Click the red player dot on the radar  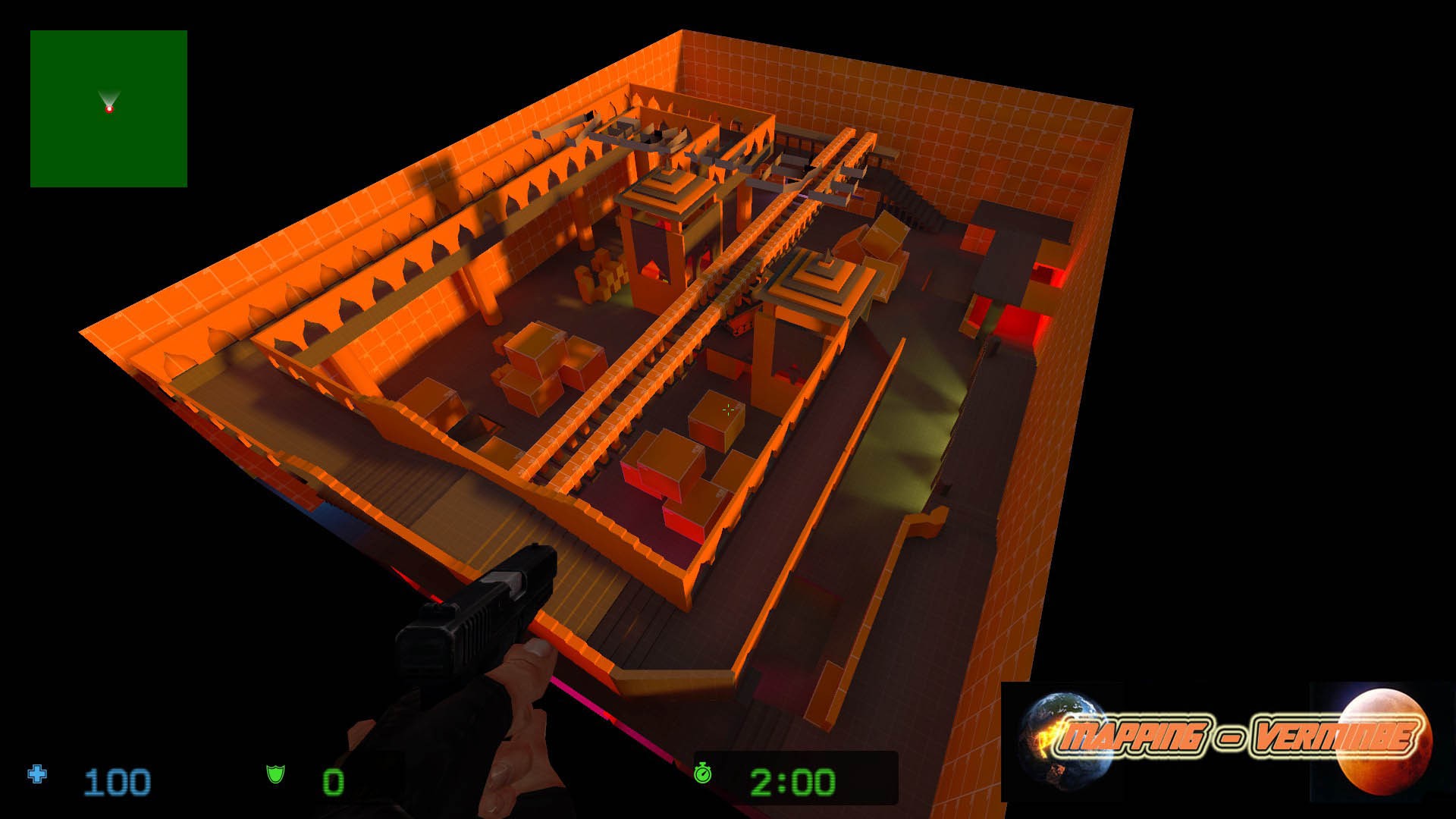pyautogui.click(x=111, y=109)
